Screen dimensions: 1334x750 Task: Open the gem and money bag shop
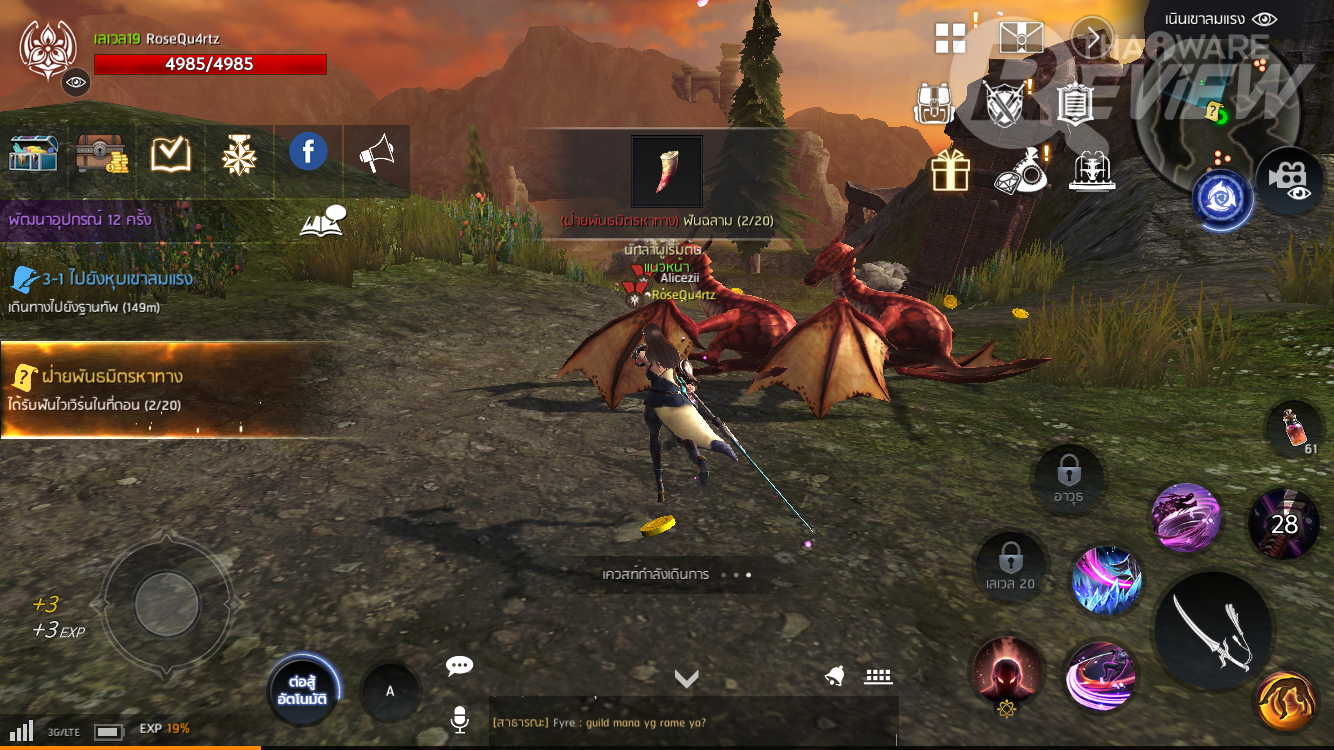tap(1021, 171)
